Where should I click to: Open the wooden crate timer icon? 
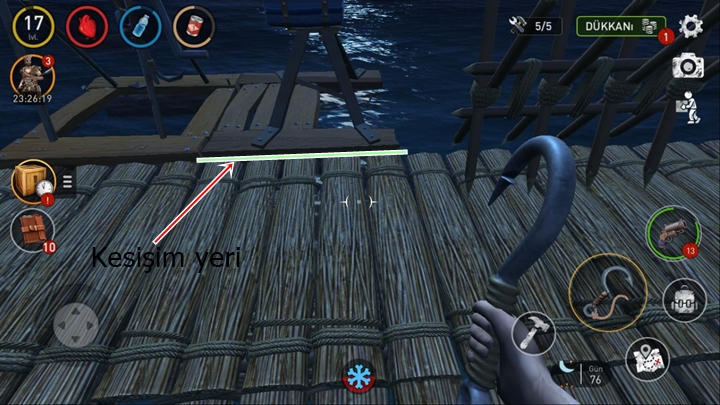pyautogui.click(x=32, y=181)
